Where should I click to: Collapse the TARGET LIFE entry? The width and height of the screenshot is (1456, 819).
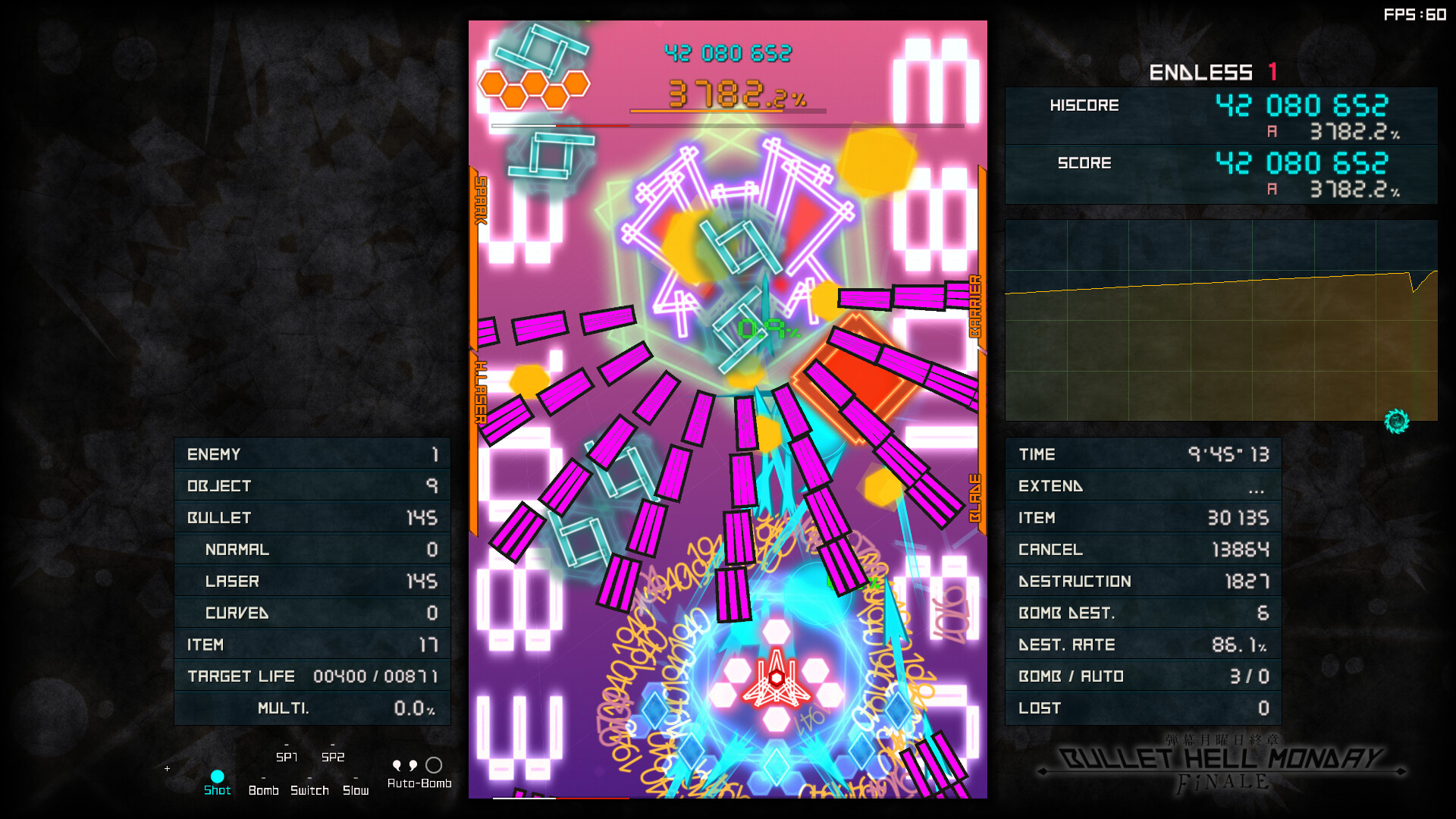coord(312,676)
